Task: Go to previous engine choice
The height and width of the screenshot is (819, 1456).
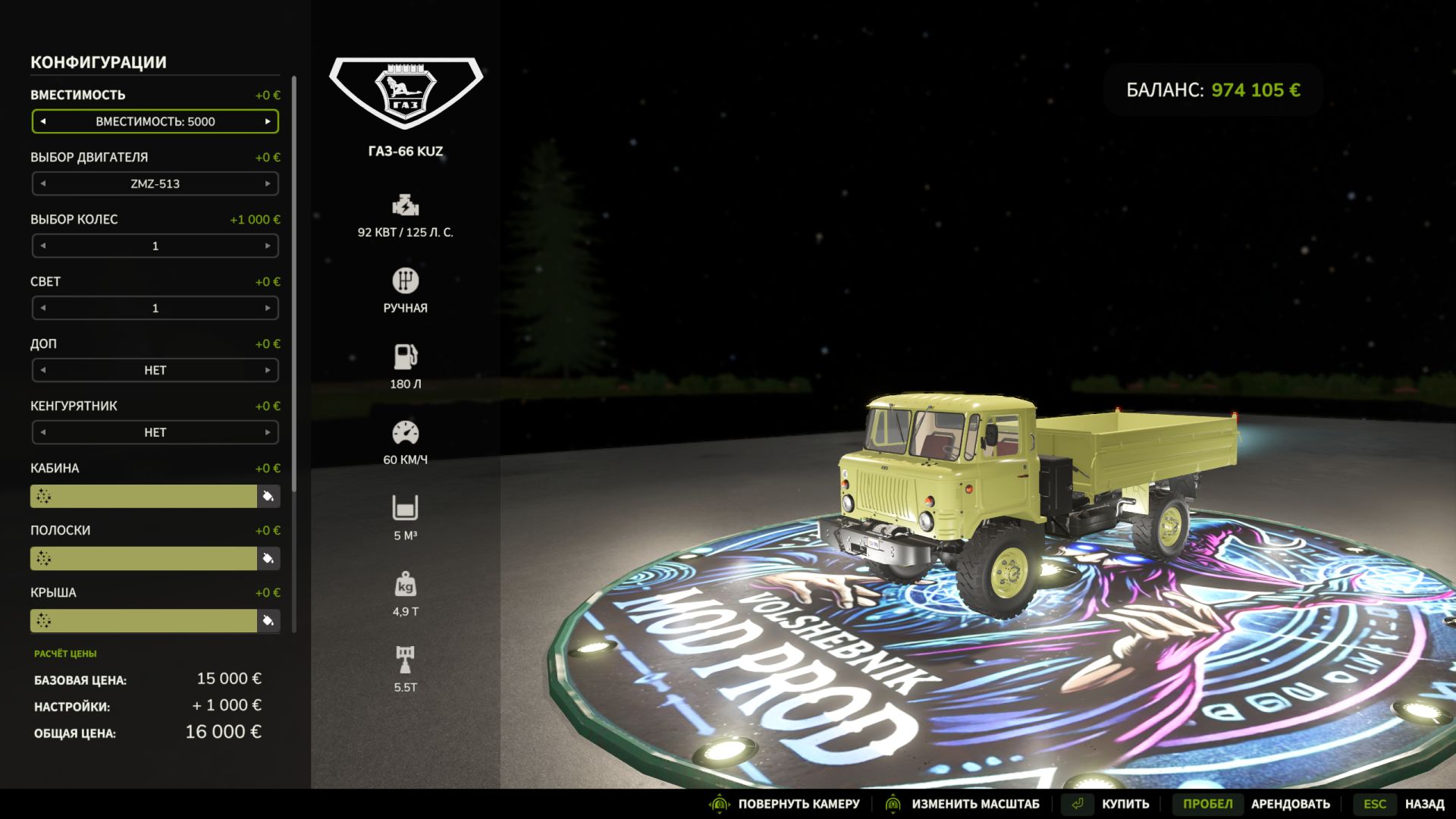Action: pos(43,184)
